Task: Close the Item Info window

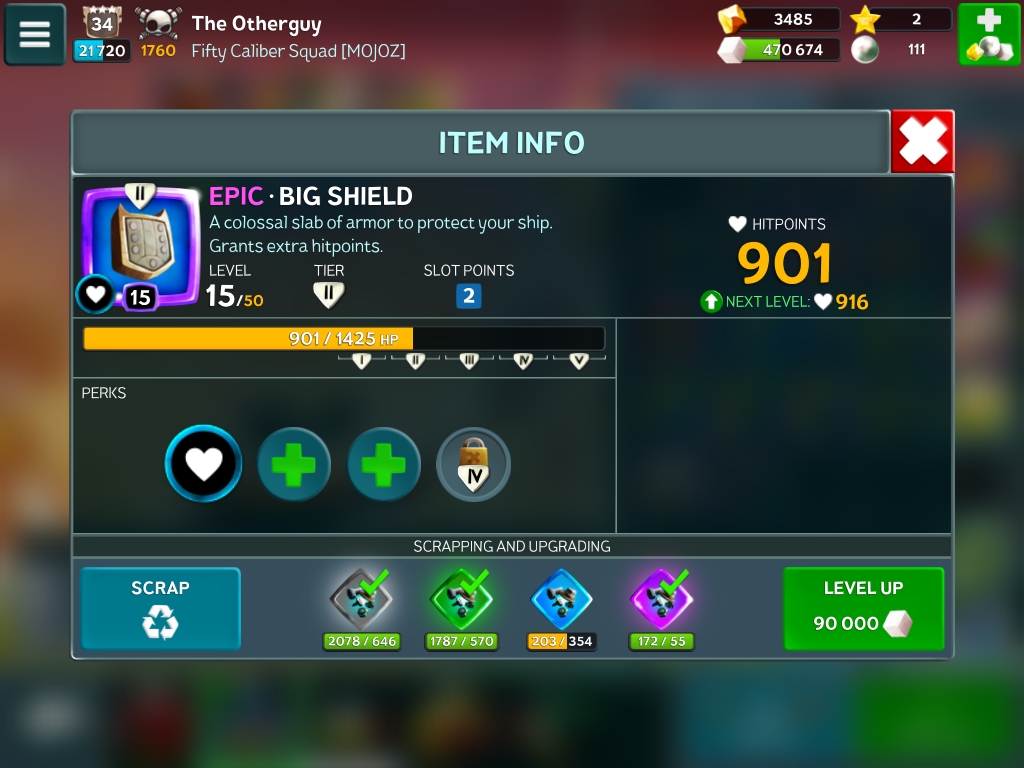Action: (x=922, y=142)
